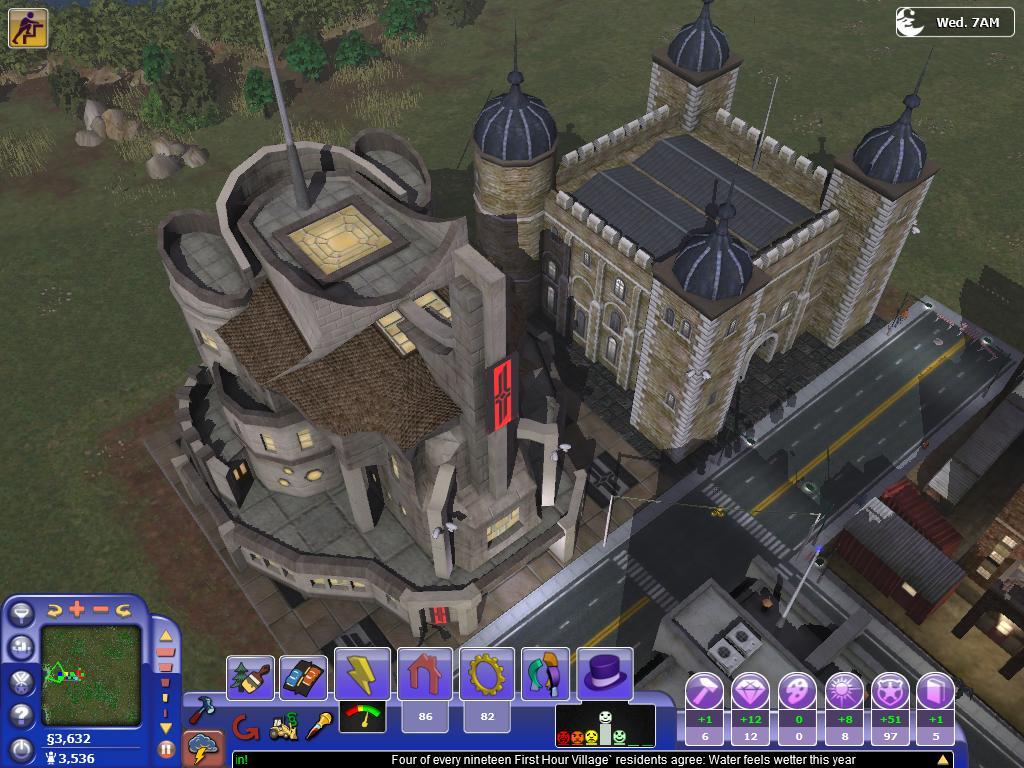
Task: Click the minimap to move the camera
Action: tap(91, 675)
